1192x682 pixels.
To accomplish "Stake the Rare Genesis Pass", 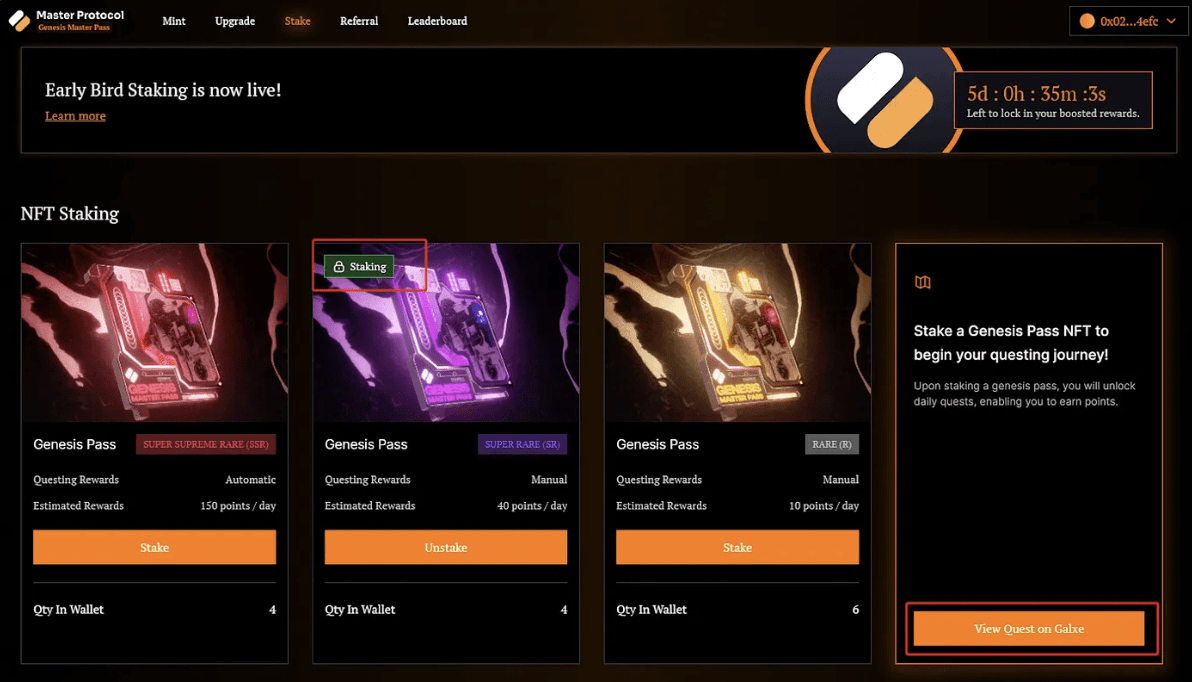I will (737, 548).
